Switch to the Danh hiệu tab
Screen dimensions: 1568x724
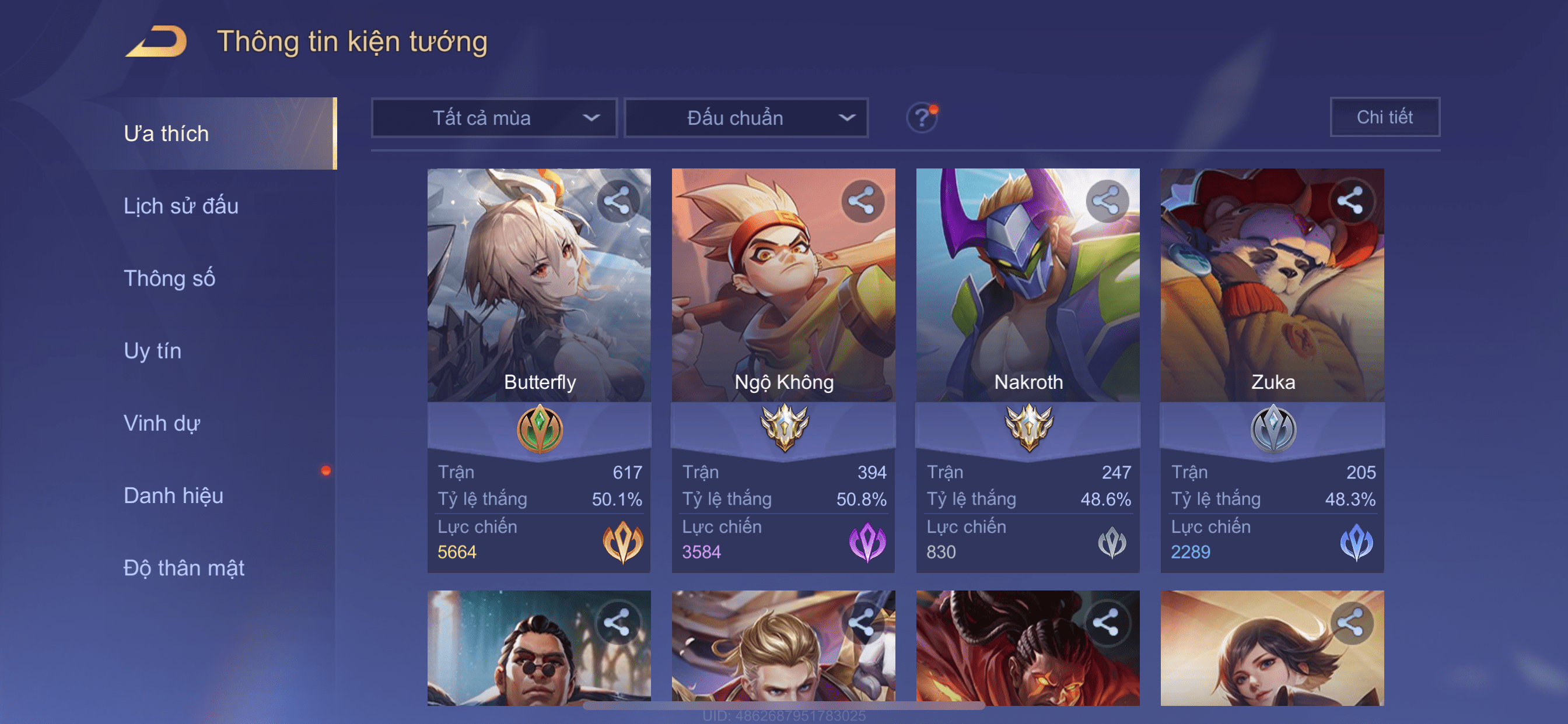tap(173, 495)
